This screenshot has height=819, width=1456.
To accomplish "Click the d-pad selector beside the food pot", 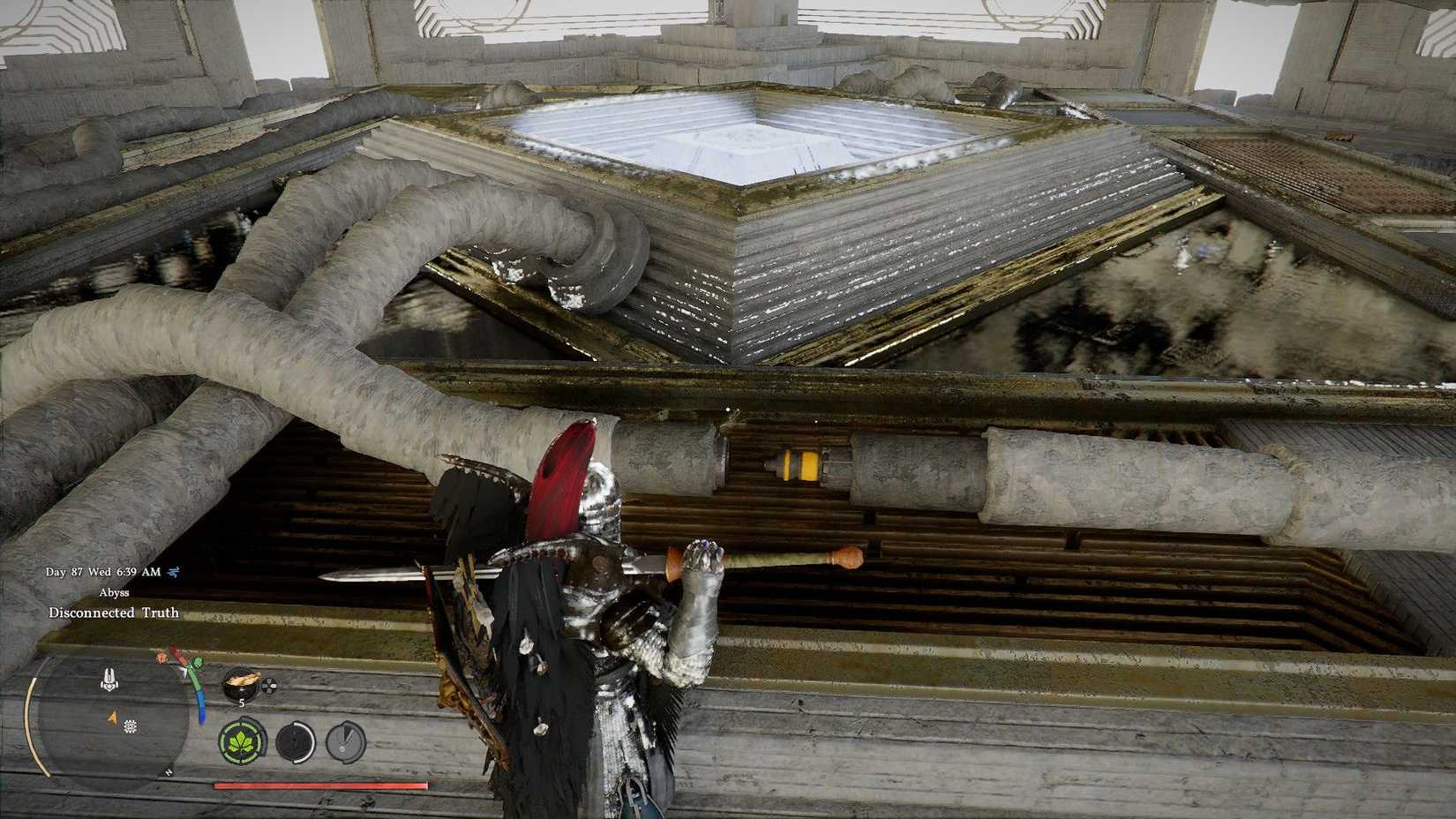I will tap(269, 686).
